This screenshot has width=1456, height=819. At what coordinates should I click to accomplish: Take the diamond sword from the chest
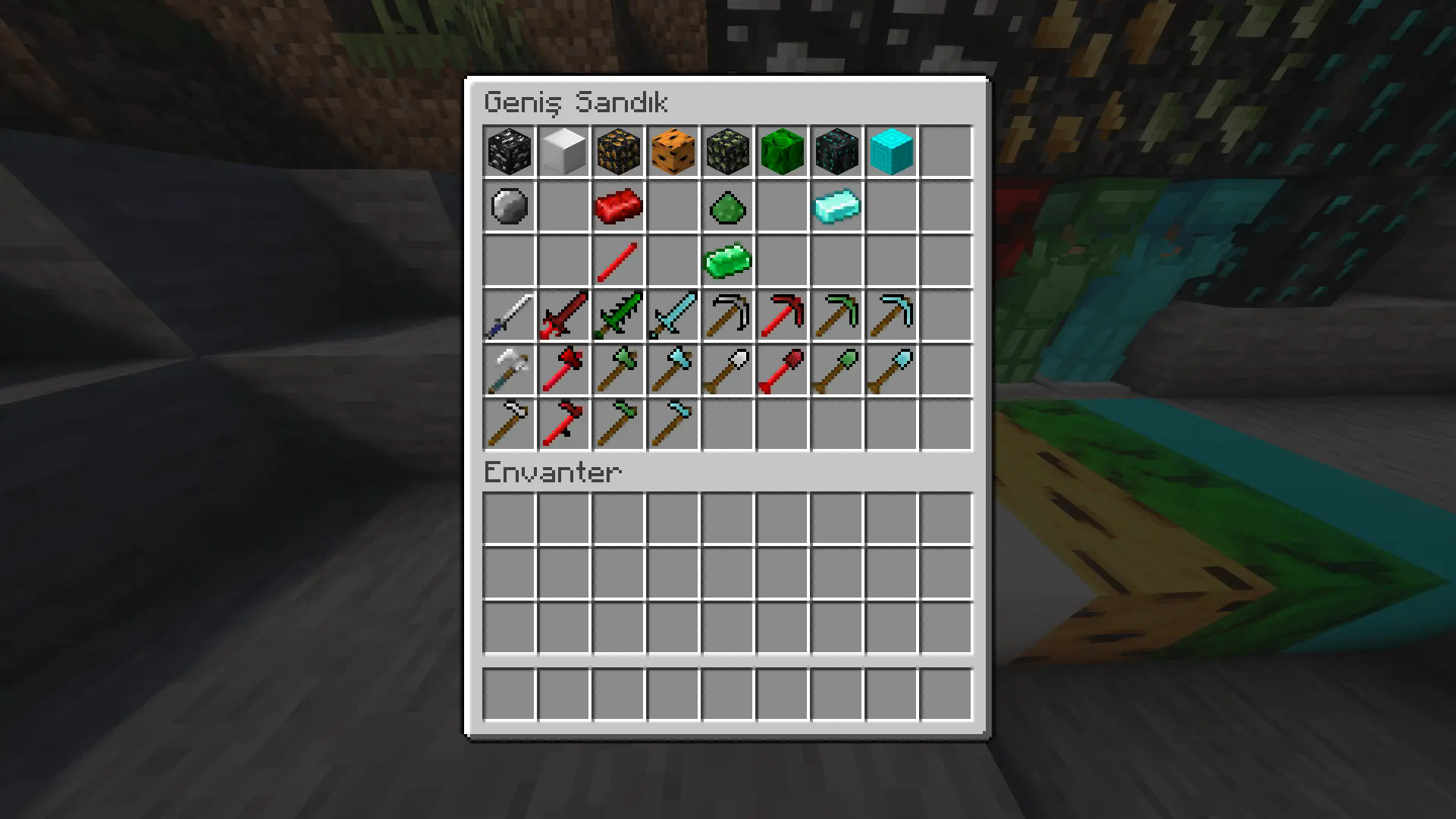[x=673, y=315]
